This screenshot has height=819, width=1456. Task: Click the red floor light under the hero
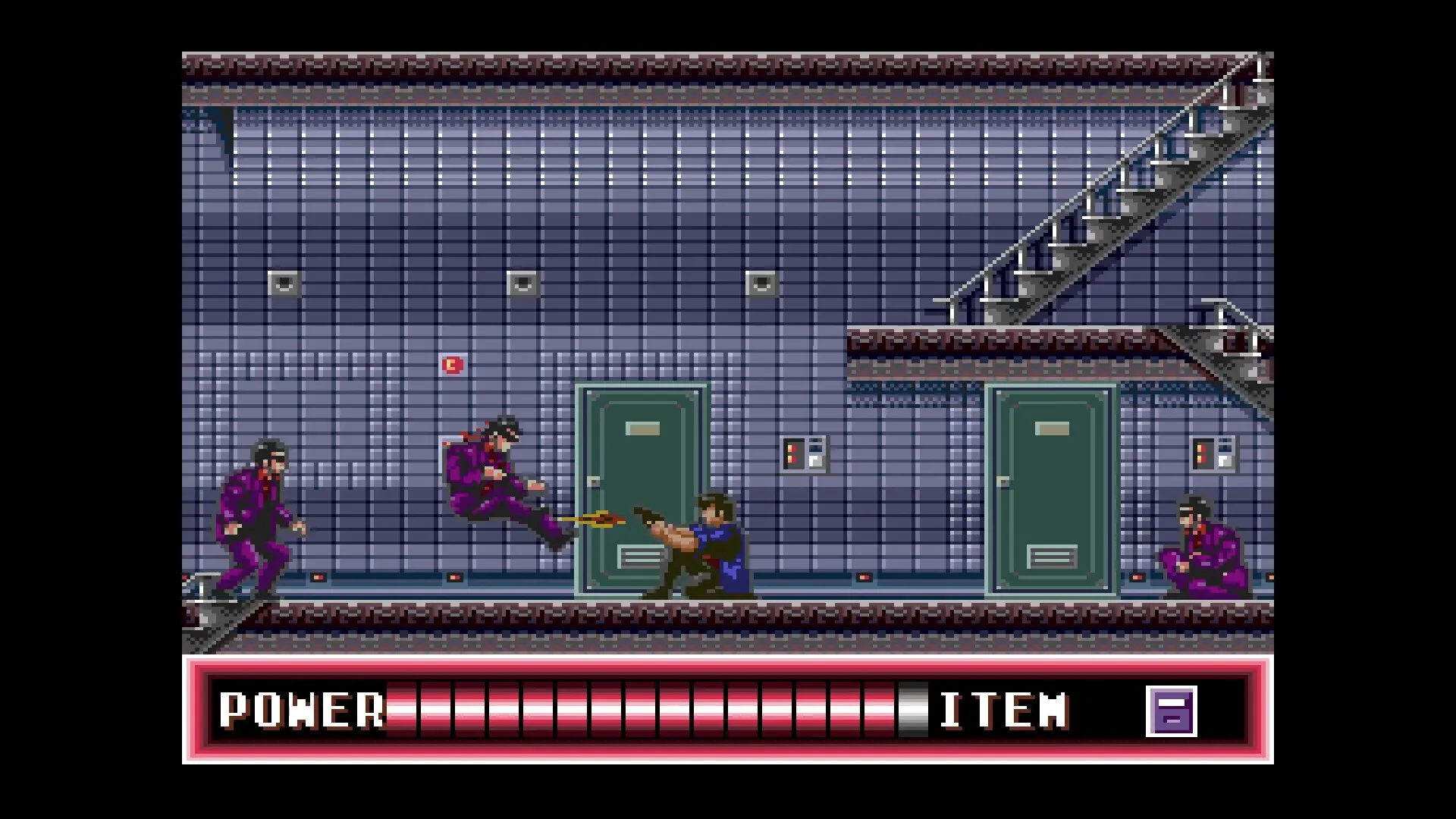[x=864, y=578]
